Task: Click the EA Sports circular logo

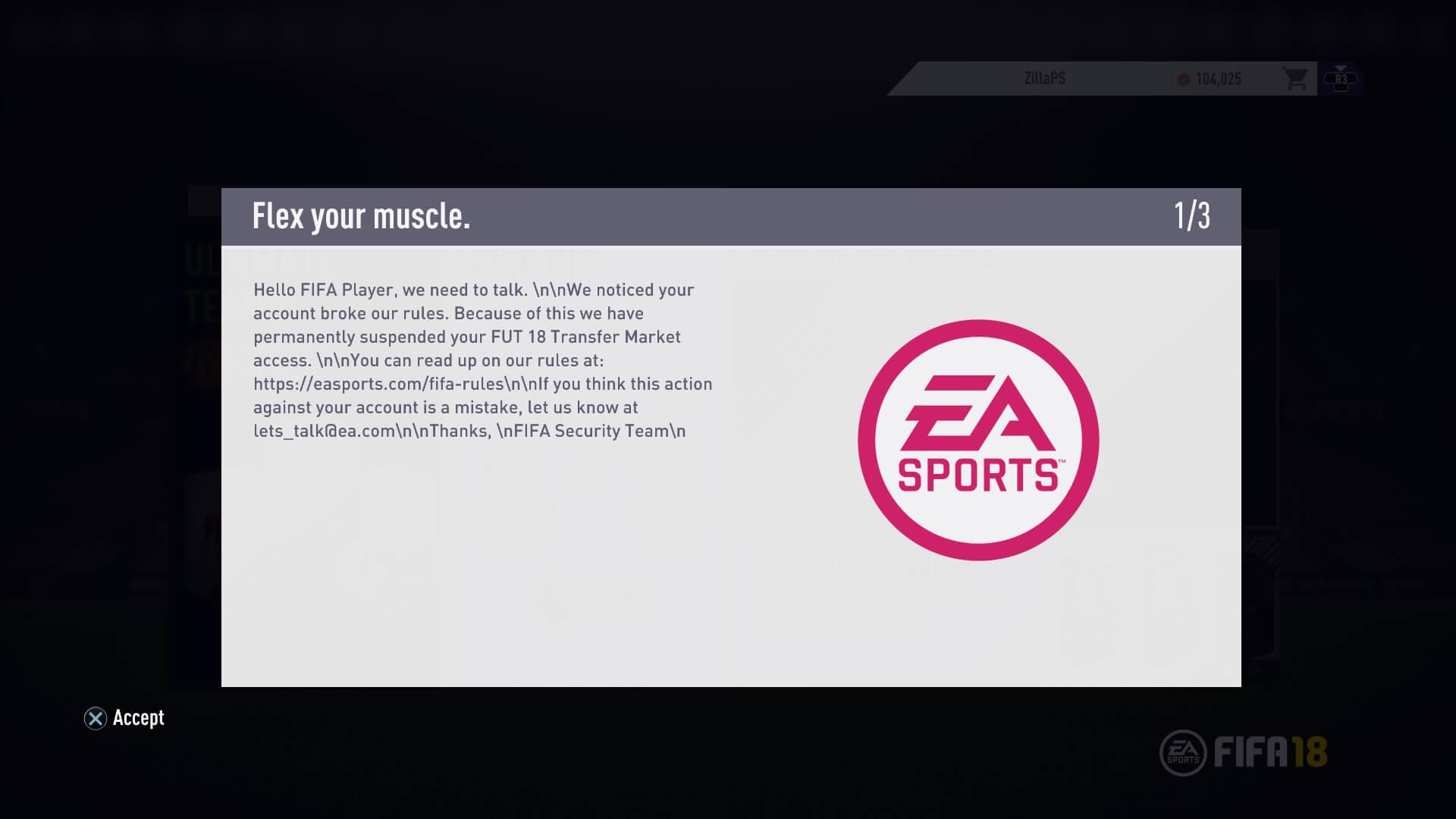Action: click(975, 440)
